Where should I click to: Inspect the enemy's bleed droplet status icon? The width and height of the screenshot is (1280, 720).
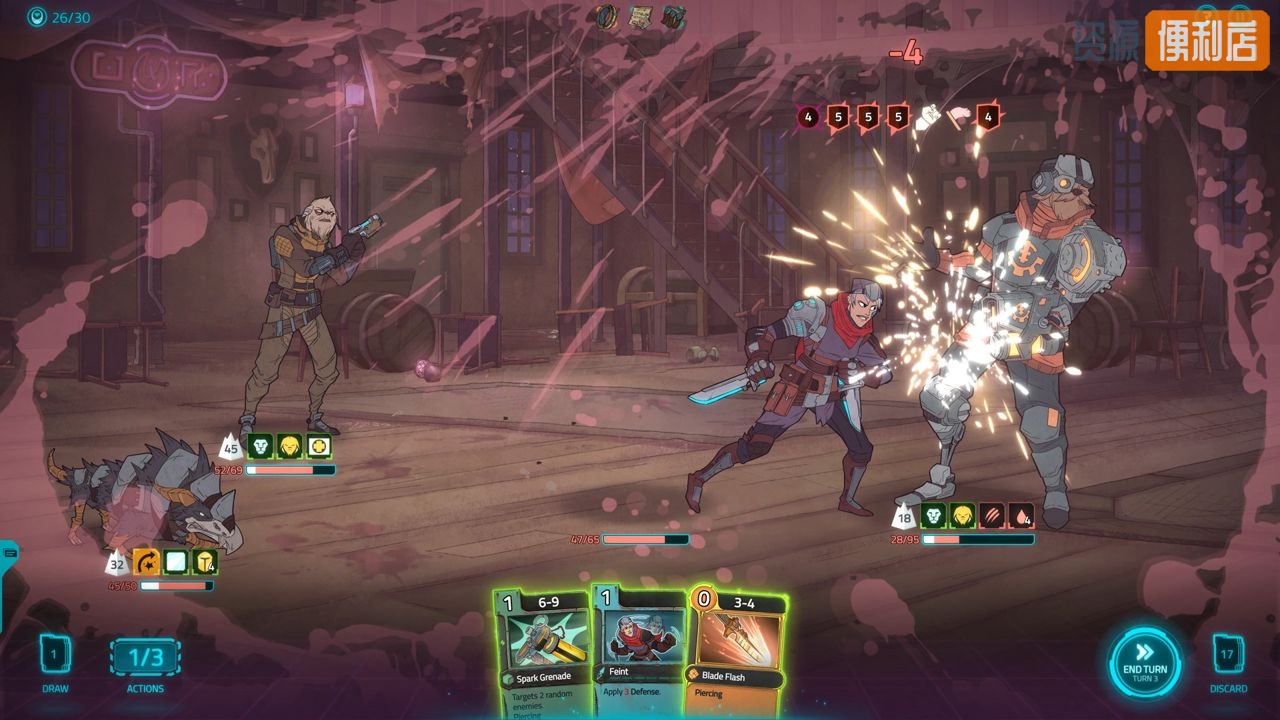[x=1021, y=516]
